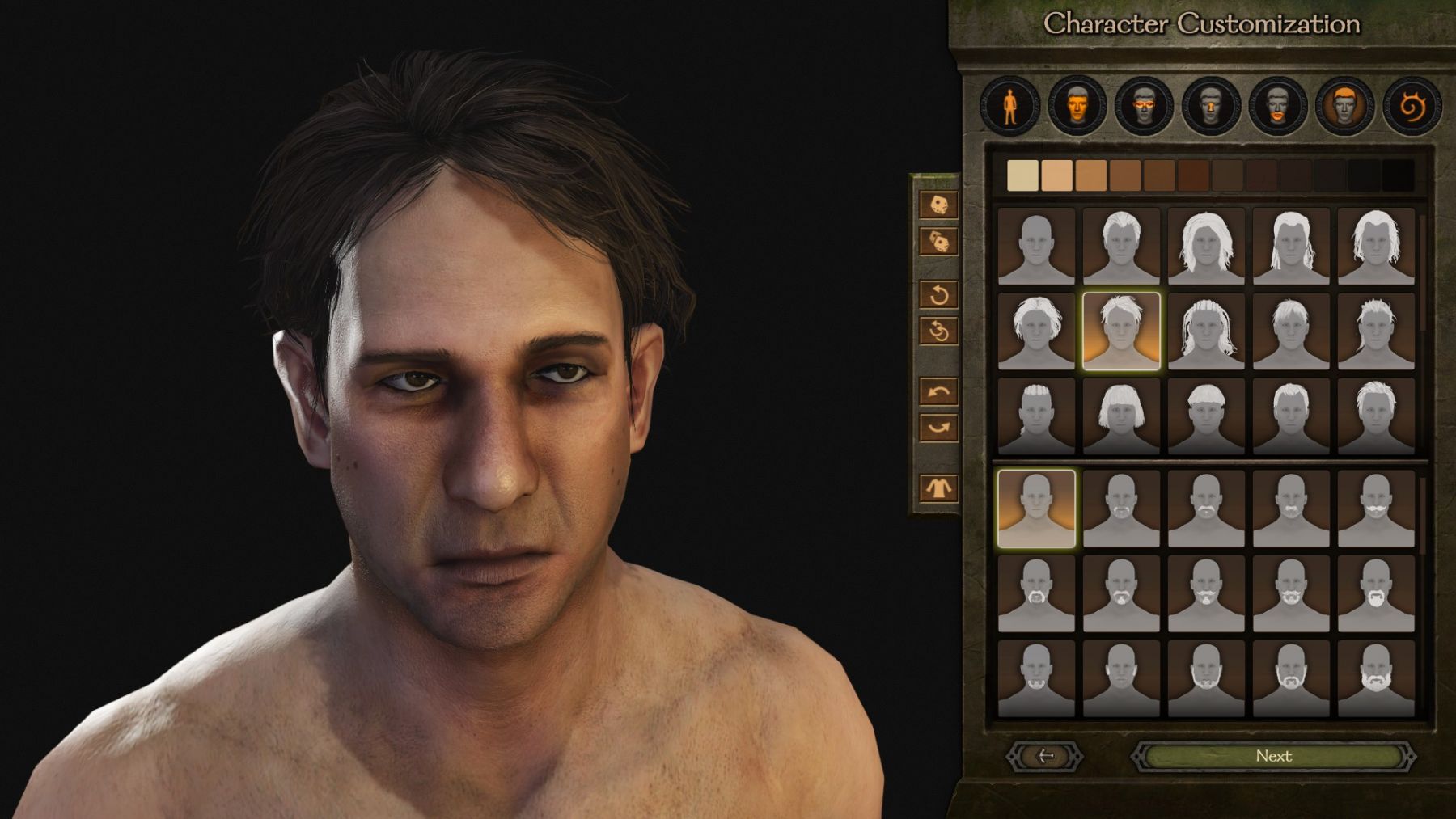Choose the wide handlebar mustache thumbnail
Image resolution: width=1456 pixels, height=819 pixels.
[1376, 509]
